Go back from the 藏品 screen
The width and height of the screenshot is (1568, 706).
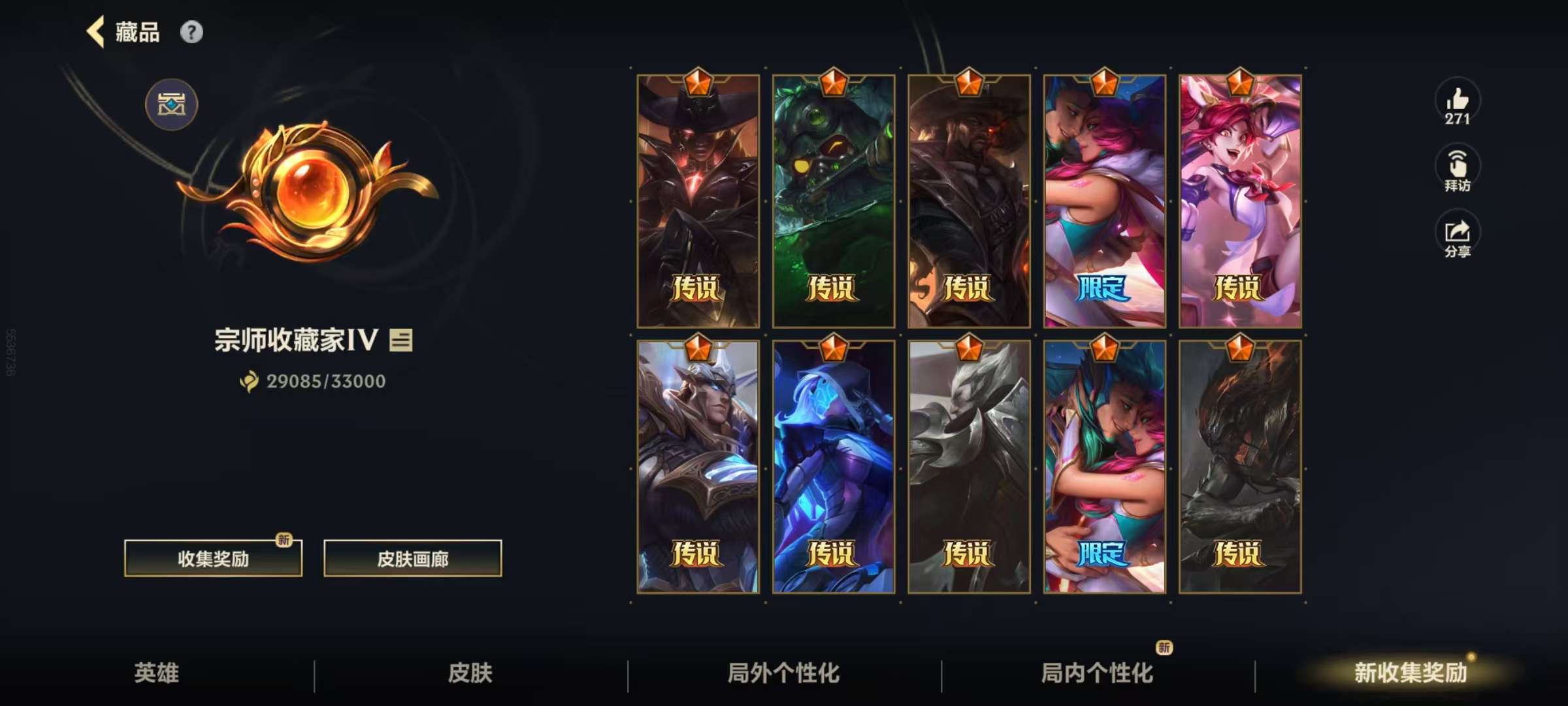pos(96,32)
